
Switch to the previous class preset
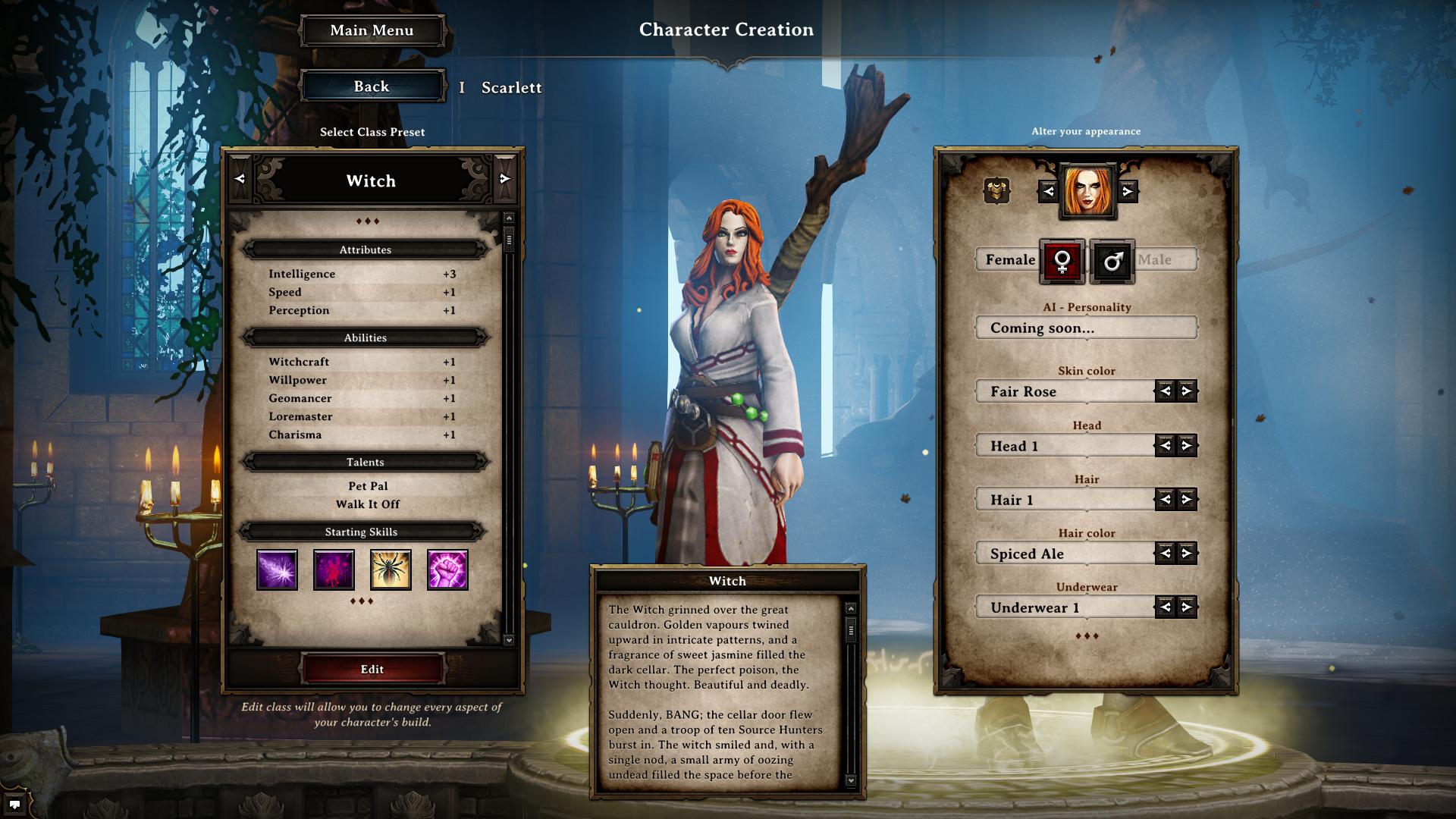click(240, 179)
